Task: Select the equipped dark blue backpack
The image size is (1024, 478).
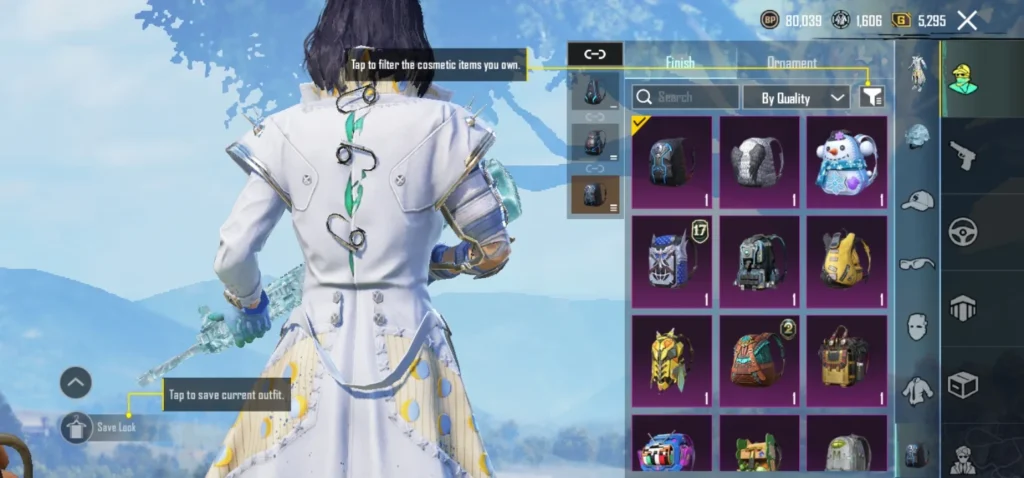Action: coord(672,162)
